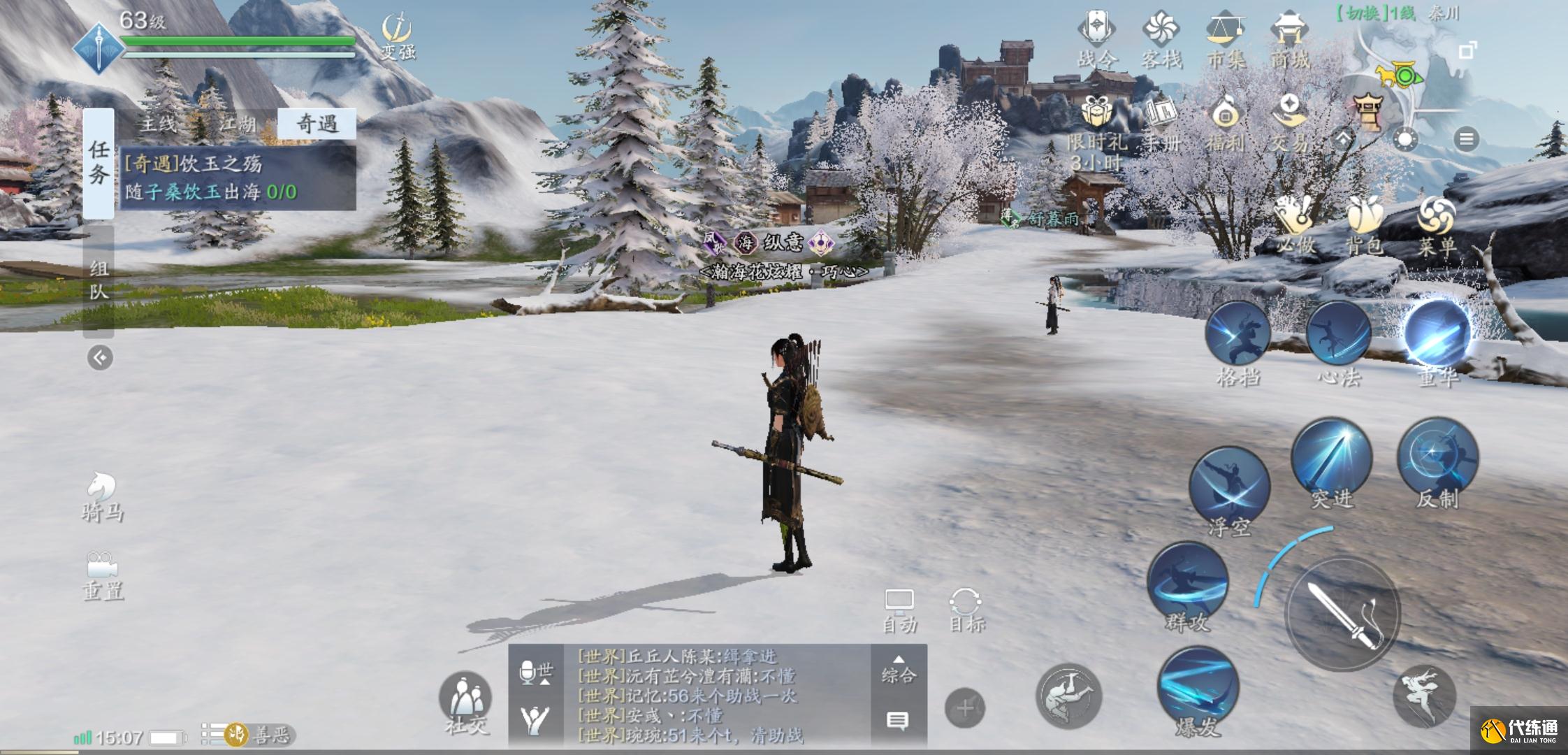This screenshot has height=755, width=1568.
Task: Open the 商城 shop
Action: click(1289, 40)
